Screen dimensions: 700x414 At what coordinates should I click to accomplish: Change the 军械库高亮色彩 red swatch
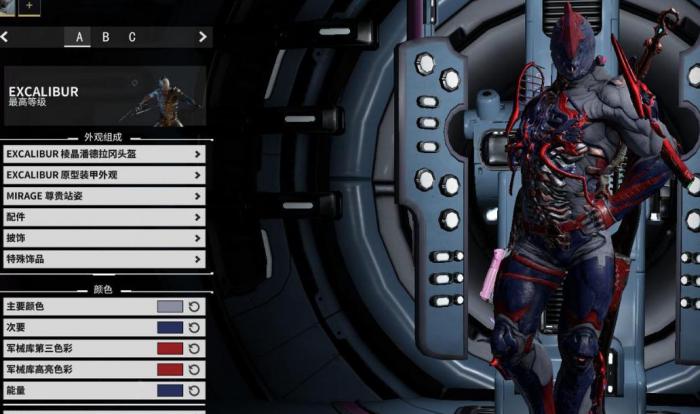coord(170,370)
